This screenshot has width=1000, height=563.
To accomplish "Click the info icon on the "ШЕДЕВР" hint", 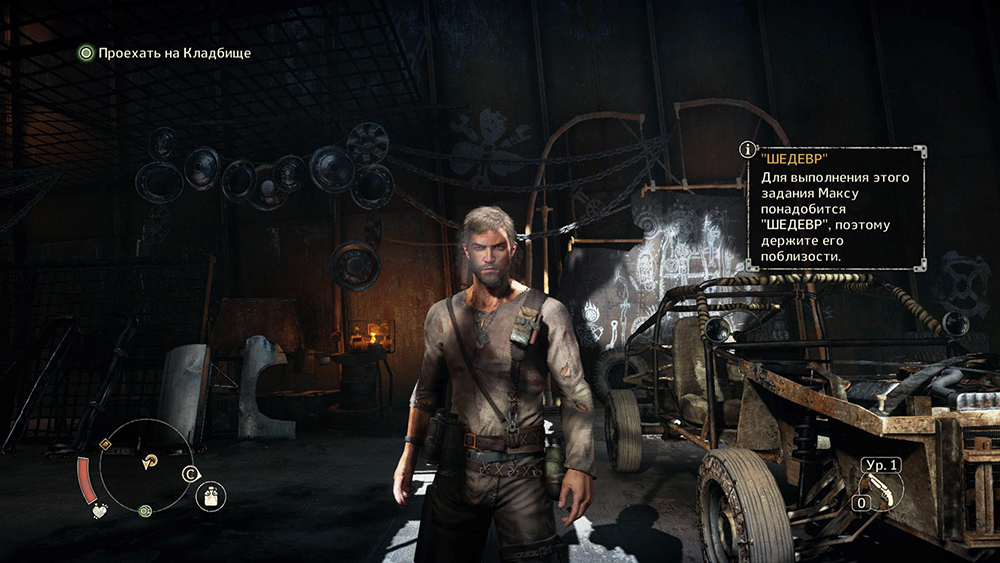I will point(746,150).
